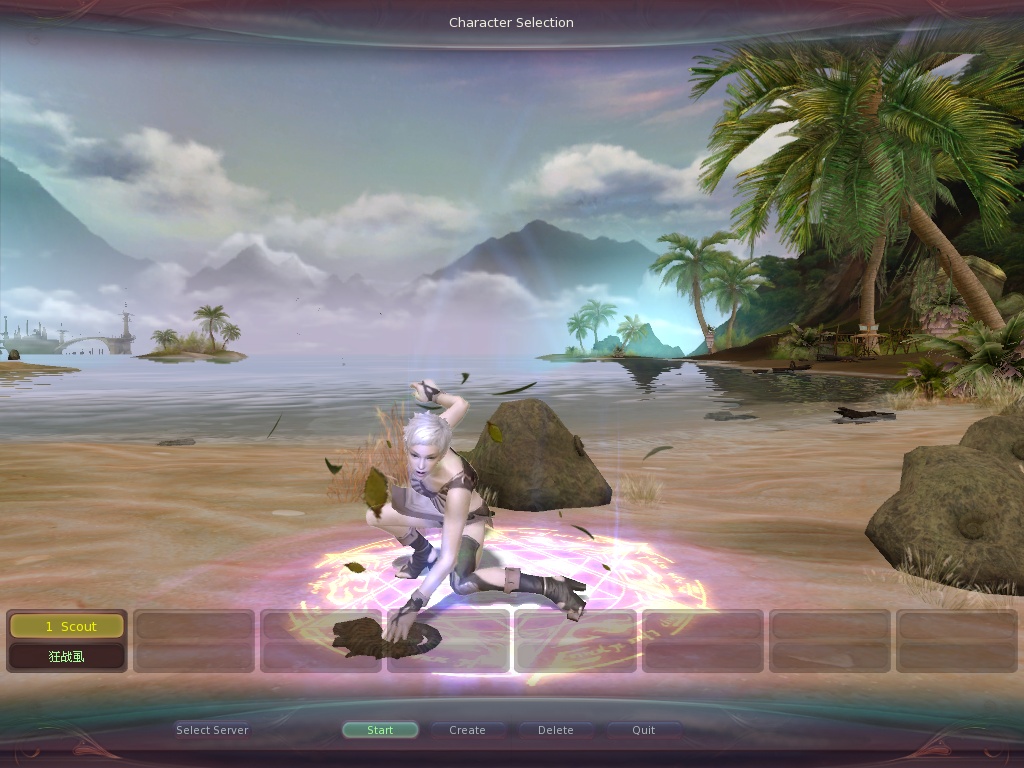The image size is (1024, 768).
Task: Select the Scout character slot
Action: [x=67, y=627]
